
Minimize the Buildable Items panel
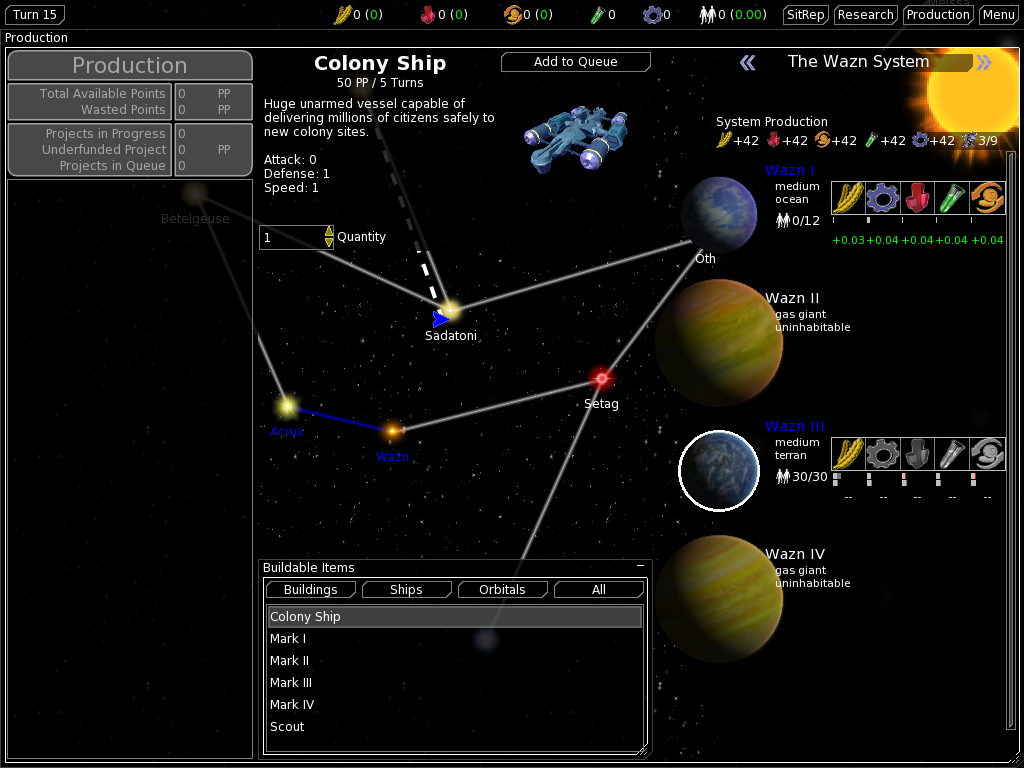[x=640, y=567]
